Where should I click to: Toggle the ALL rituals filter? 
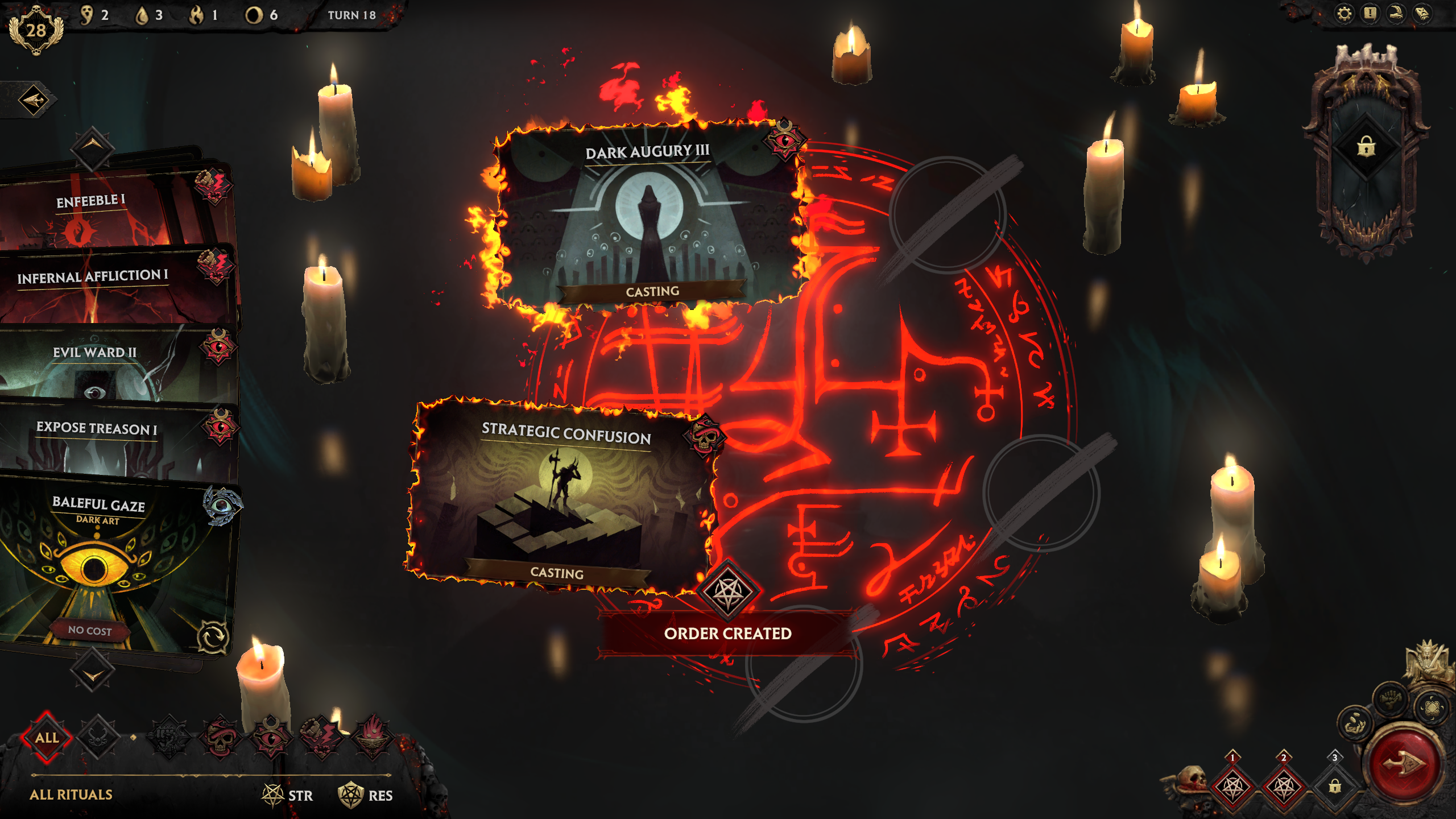coord(48,737)
